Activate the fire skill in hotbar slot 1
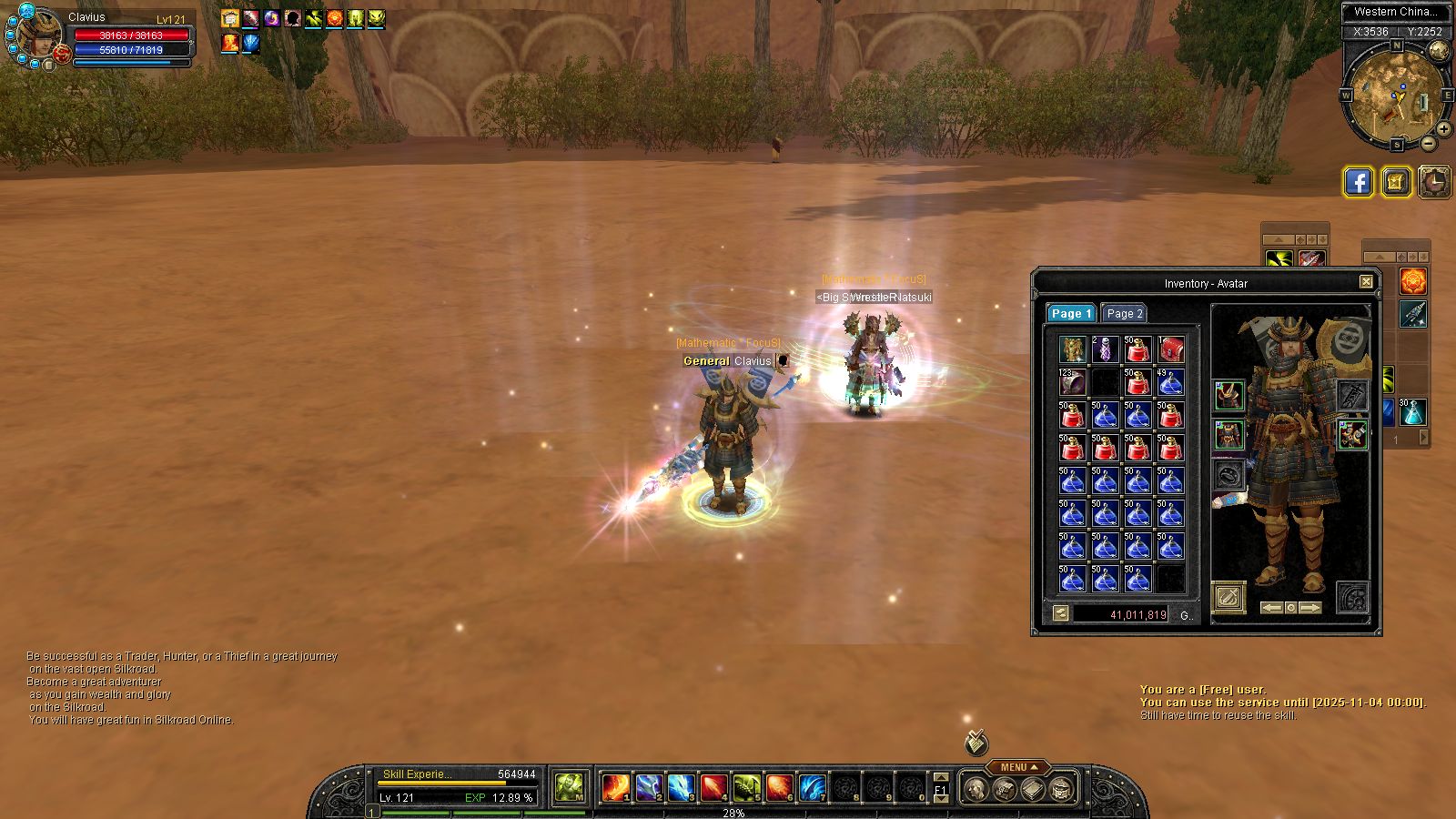1456x819 pixels. tap(616, 787)
